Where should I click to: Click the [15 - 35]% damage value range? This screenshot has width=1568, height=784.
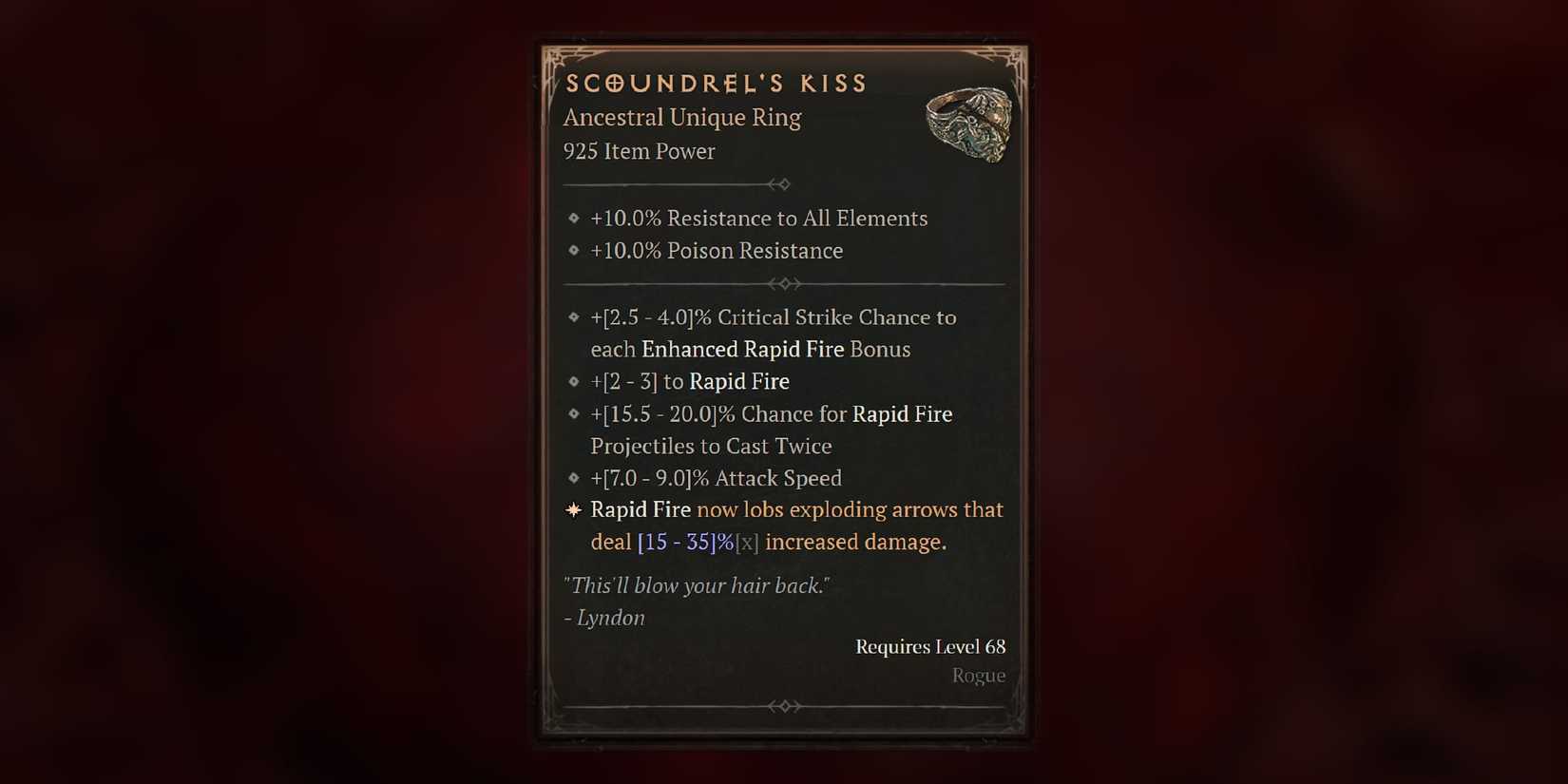point(677,542)
